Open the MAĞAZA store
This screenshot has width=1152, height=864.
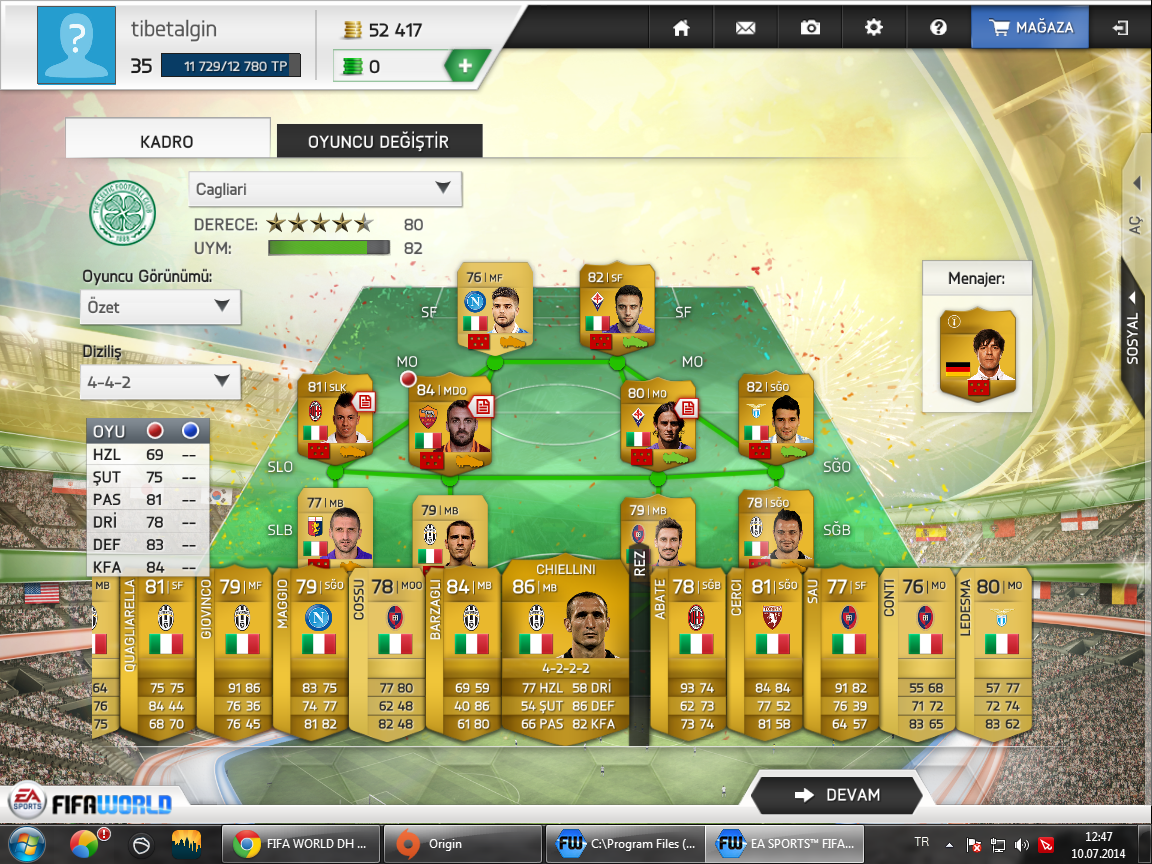pyautogui.click(x=1033, y=28)
